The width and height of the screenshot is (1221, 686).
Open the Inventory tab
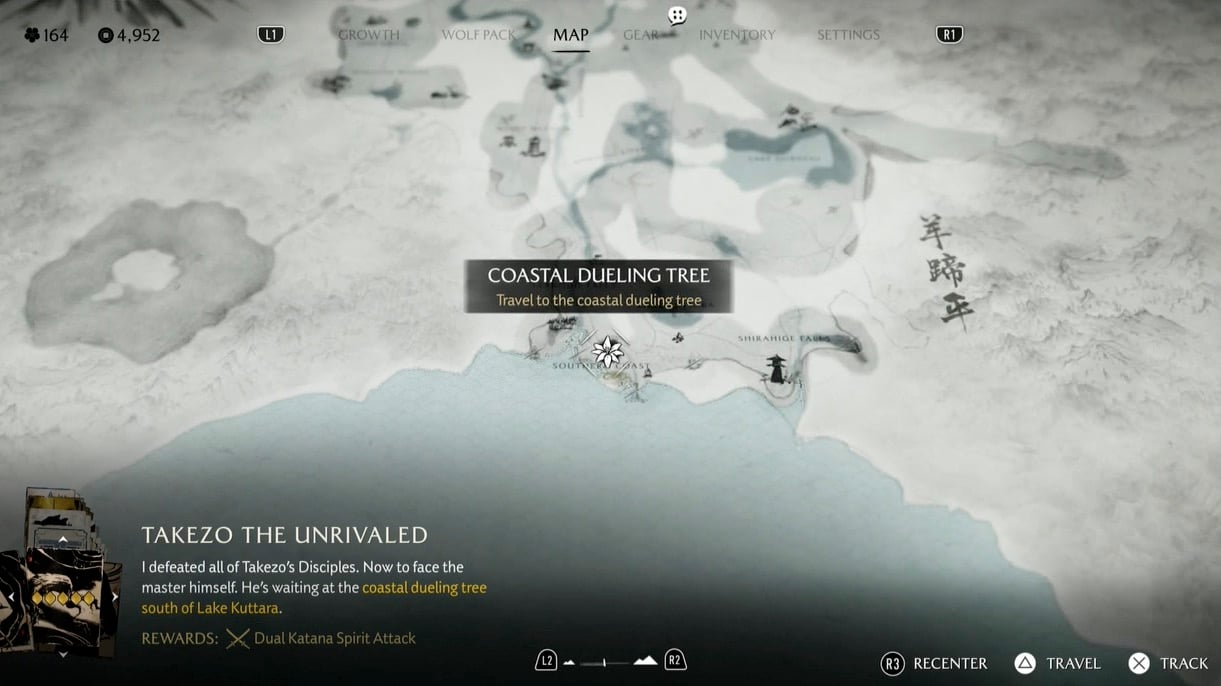coord(737,35)
